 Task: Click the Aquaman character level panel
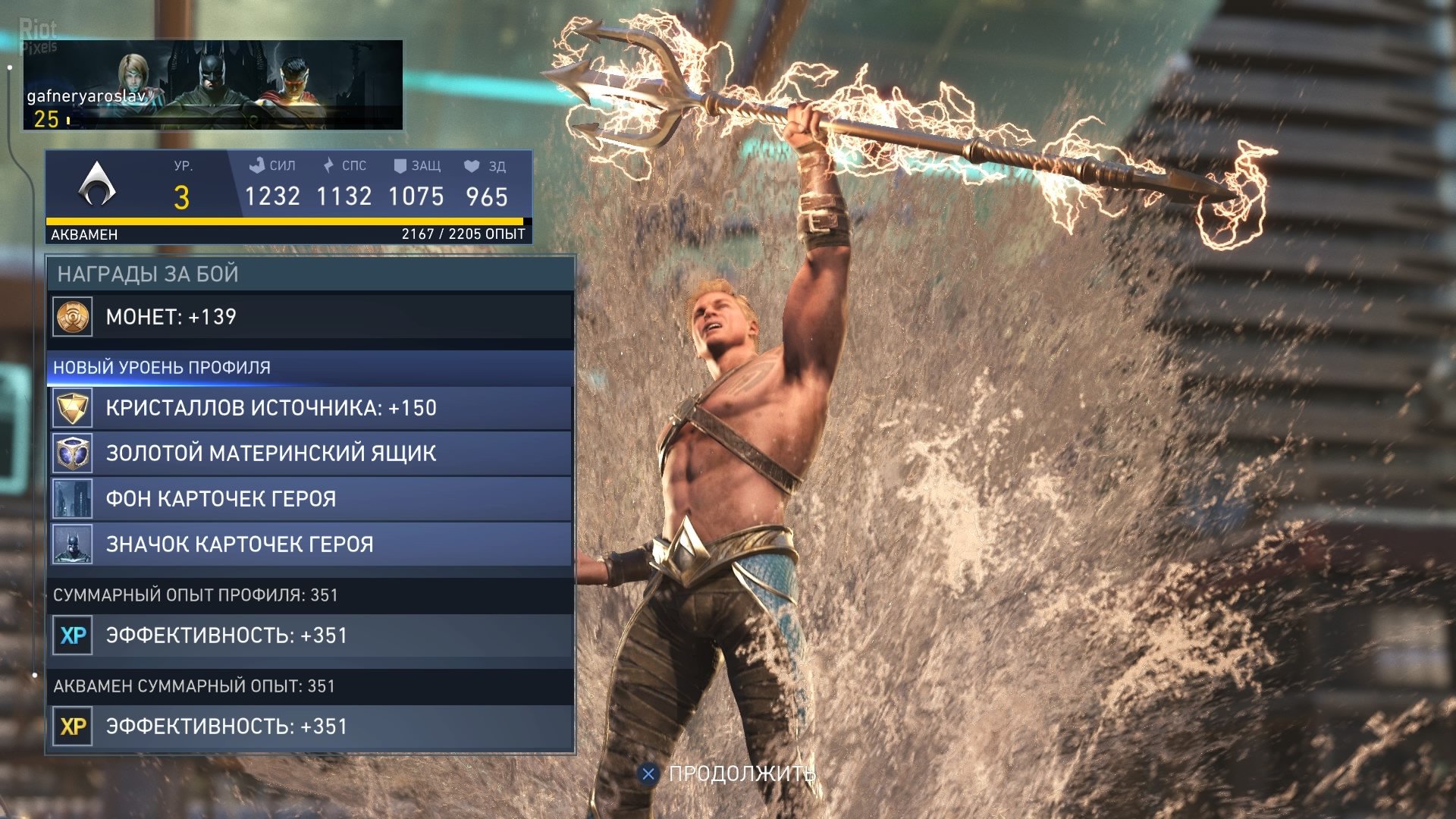click(x=288, y=196)
